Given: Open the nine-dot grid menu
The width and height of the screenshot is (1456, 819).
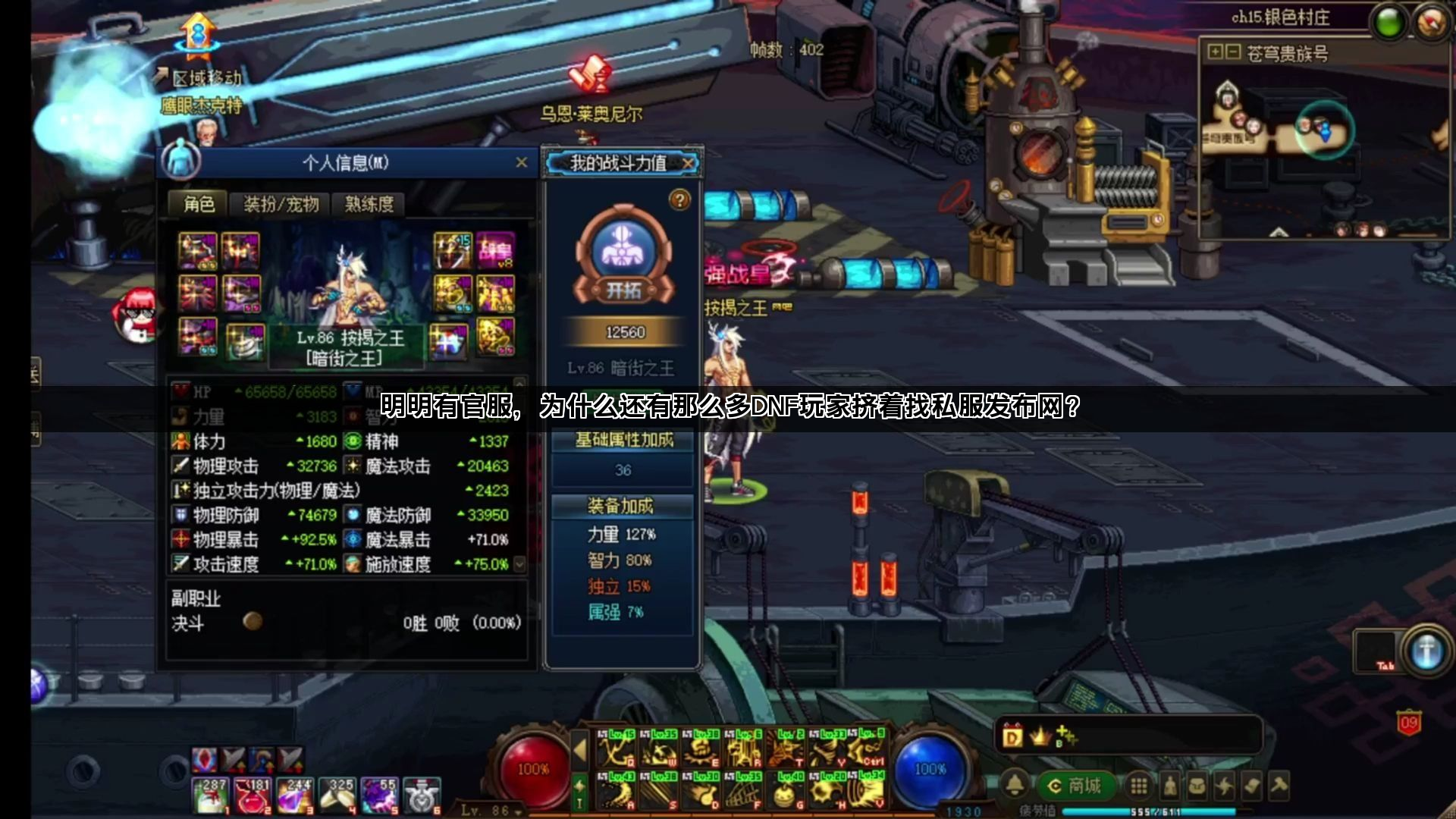Looking at the screenshot, I should (1138, 786).
